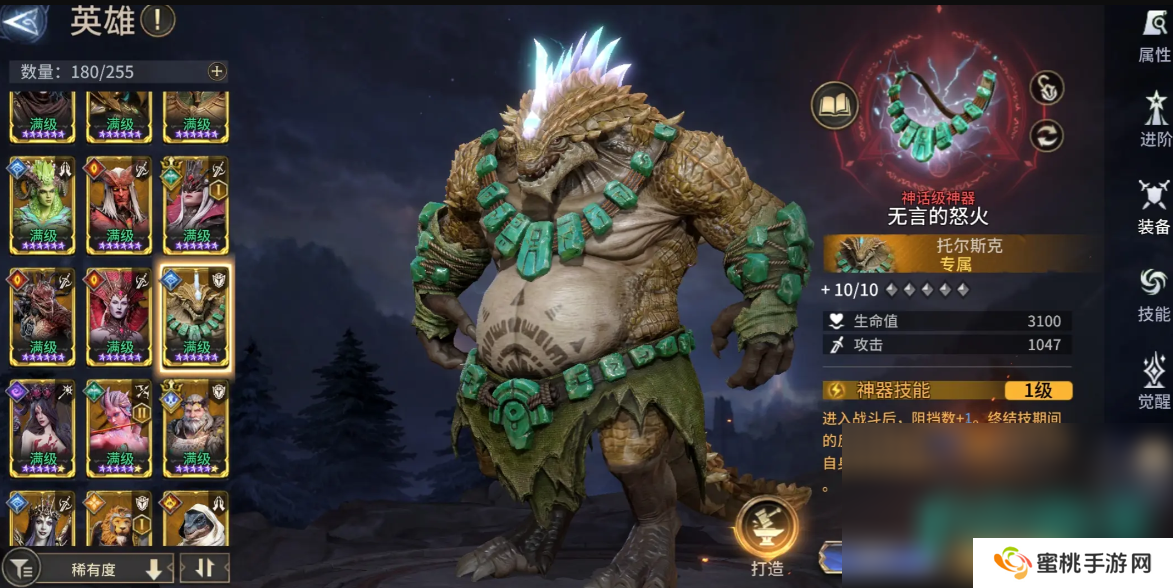This screenshot has width=1173, height=588.
Task: Select the highlighted jade lizard hero card
Action: [x=196, y=316]
